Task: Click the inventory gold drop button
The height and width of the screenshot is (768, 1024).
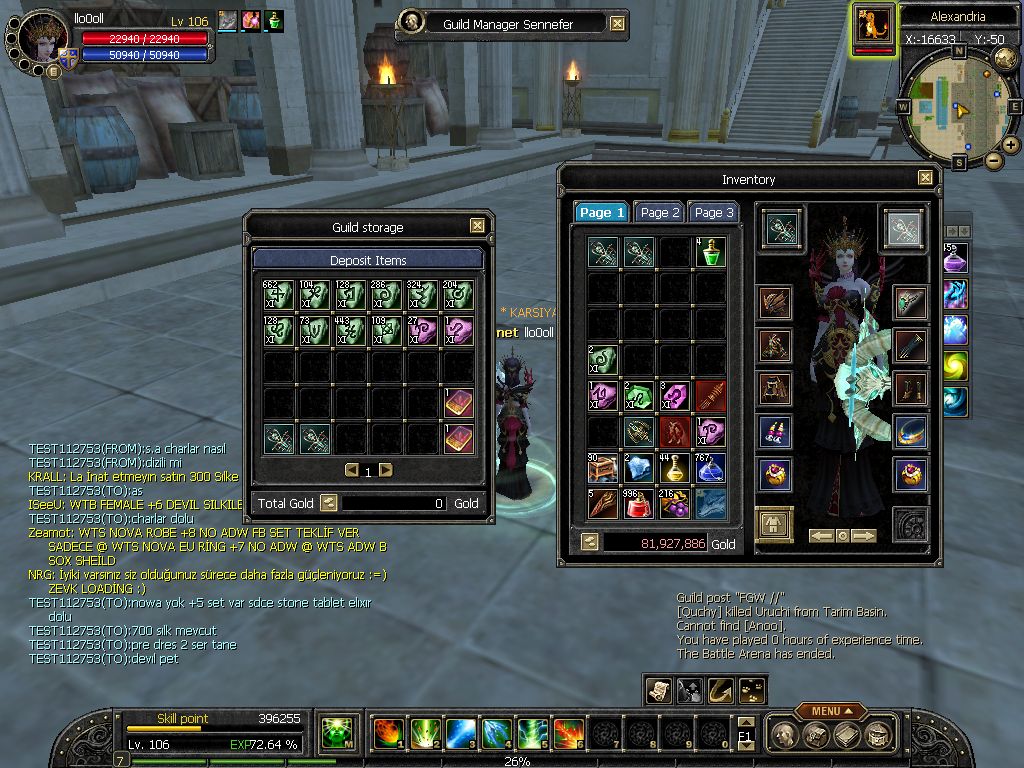Action: (590, 541)
